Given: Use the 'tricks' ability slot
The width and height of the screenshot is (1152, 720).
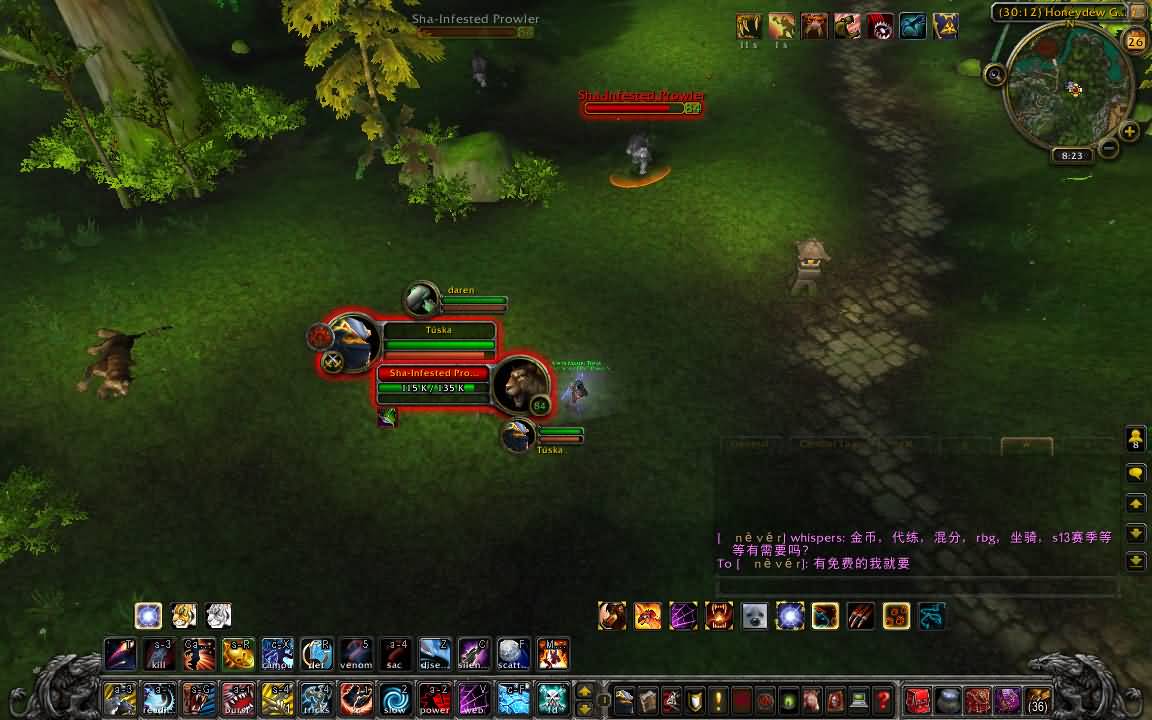Looking at the screenshot, I should coord(316,697).
